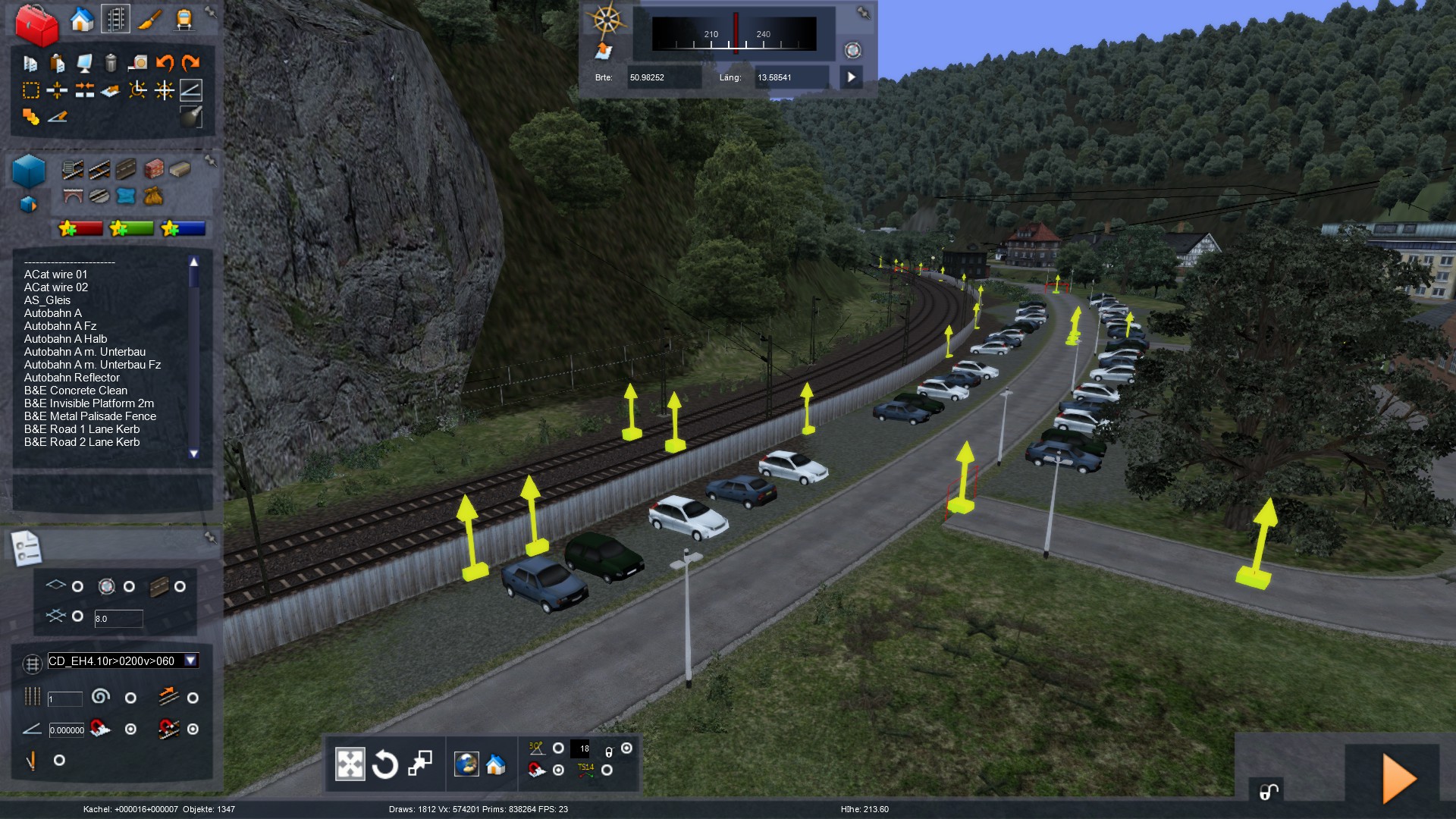Open the red toolbox menu
This screenshot has width=1456, height=819.
click(x=36, y=25)
